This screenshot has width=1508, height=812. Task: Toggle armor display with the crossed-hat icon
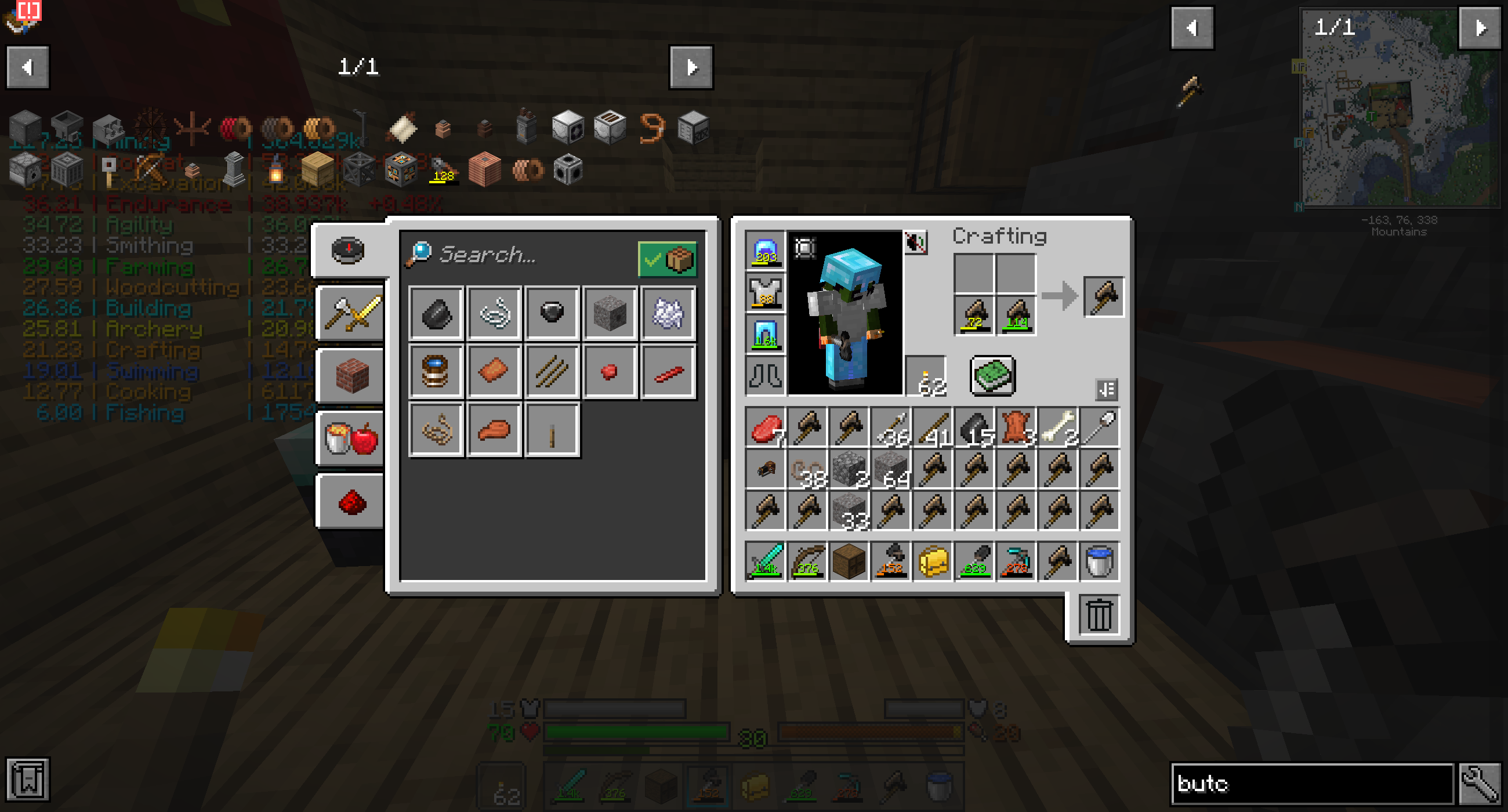[915, 243]
